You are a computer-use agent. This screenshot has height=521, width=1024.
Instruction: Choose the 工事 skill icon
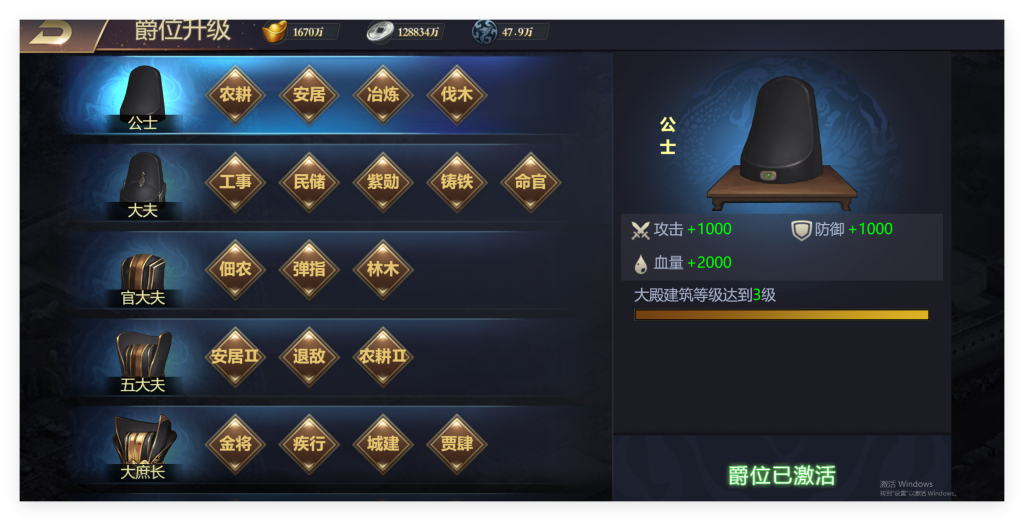235,182
